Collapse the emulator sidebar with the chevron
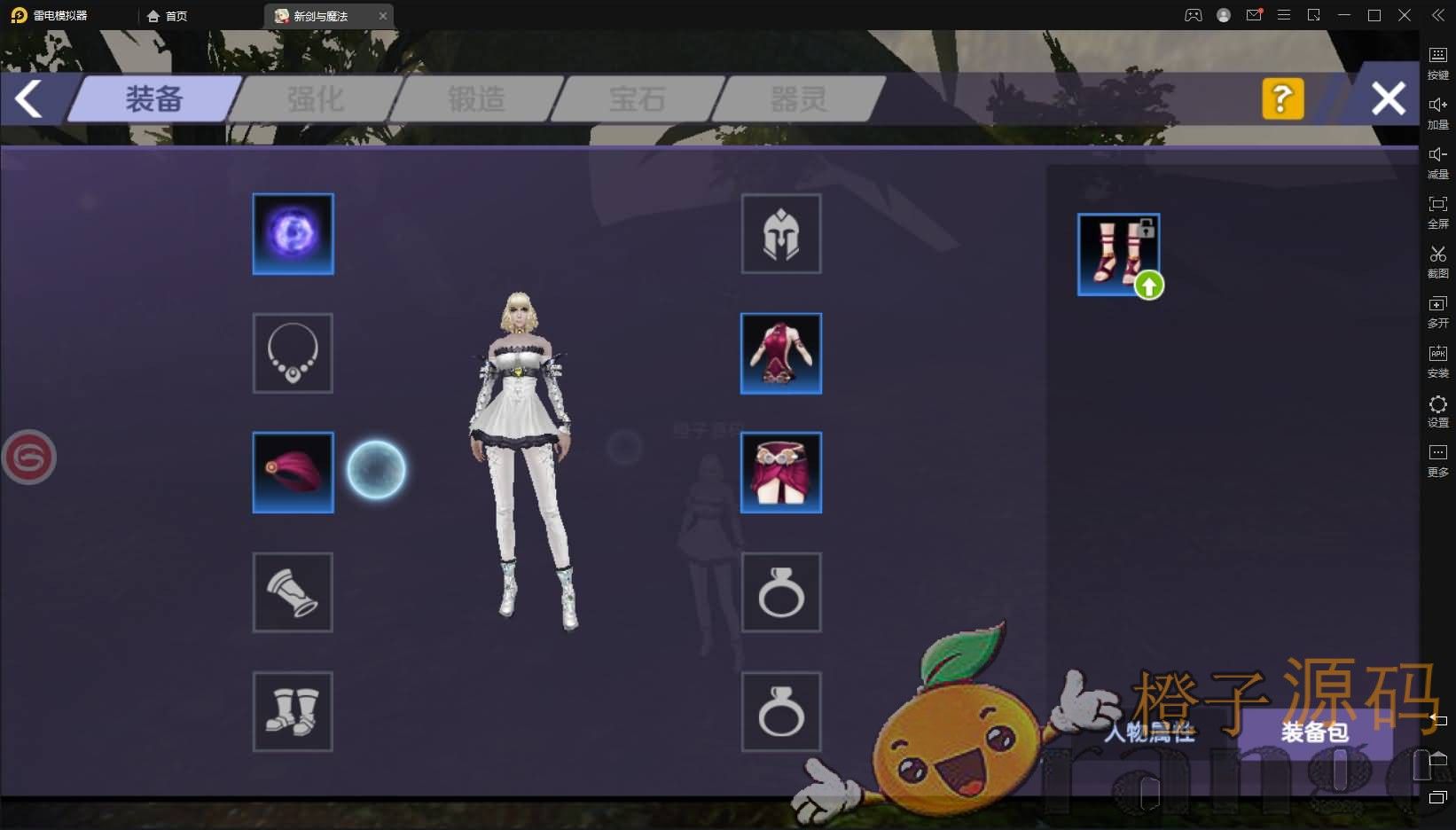 click(x=1437, y=15)
